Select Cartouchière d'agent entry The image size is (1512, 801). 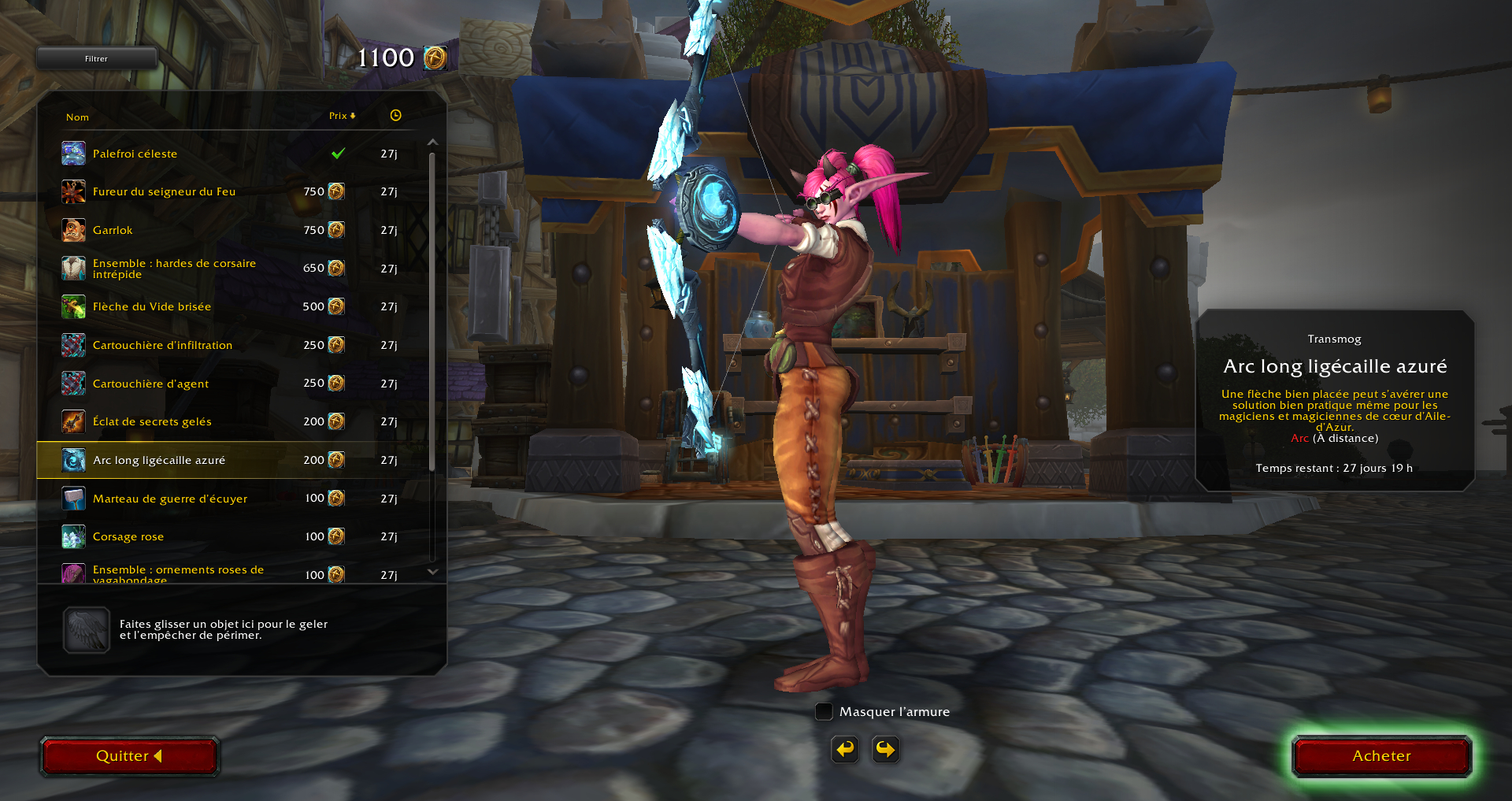(x=150, y=384)
